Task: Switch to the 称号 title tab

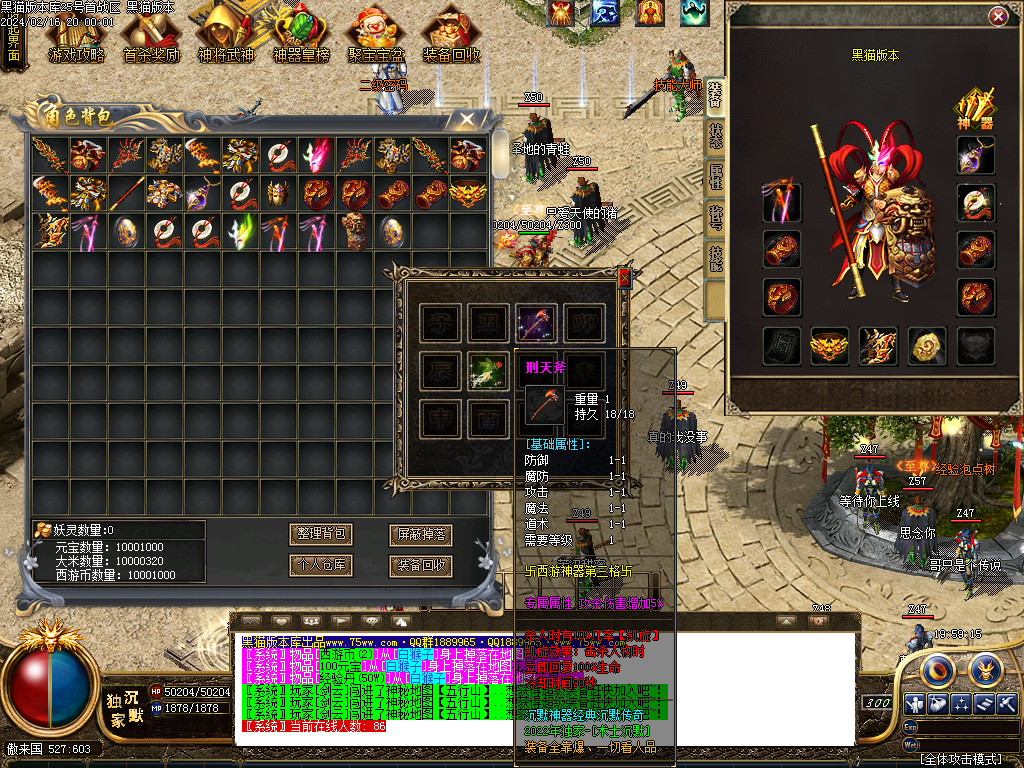Action: 716,219
